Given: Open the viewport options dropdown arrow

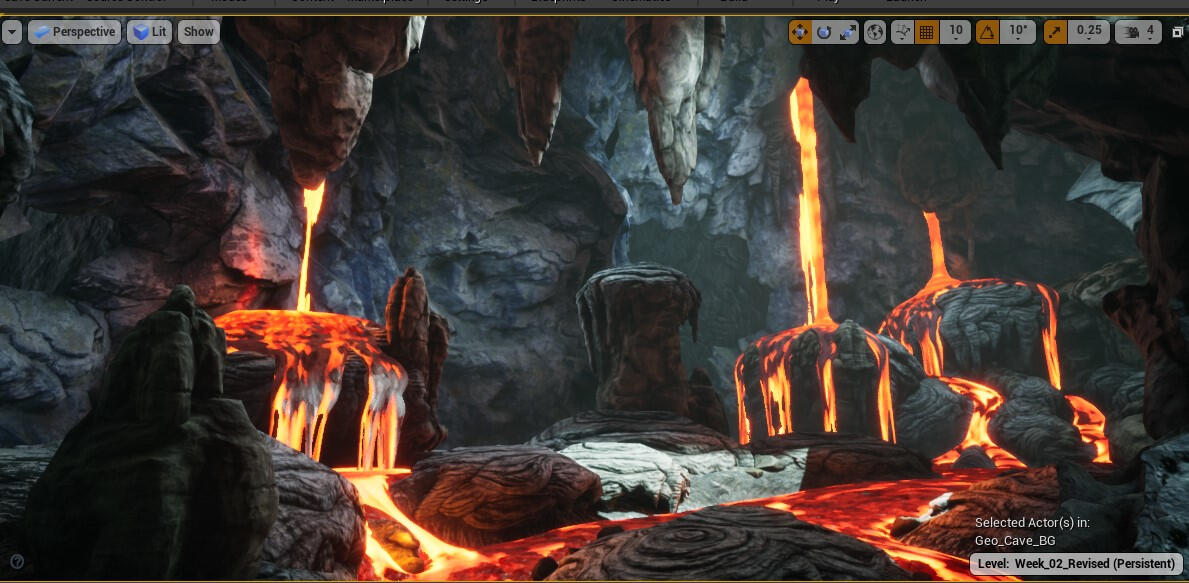Looking at the screenshot, I should click(x=12, y=32).
